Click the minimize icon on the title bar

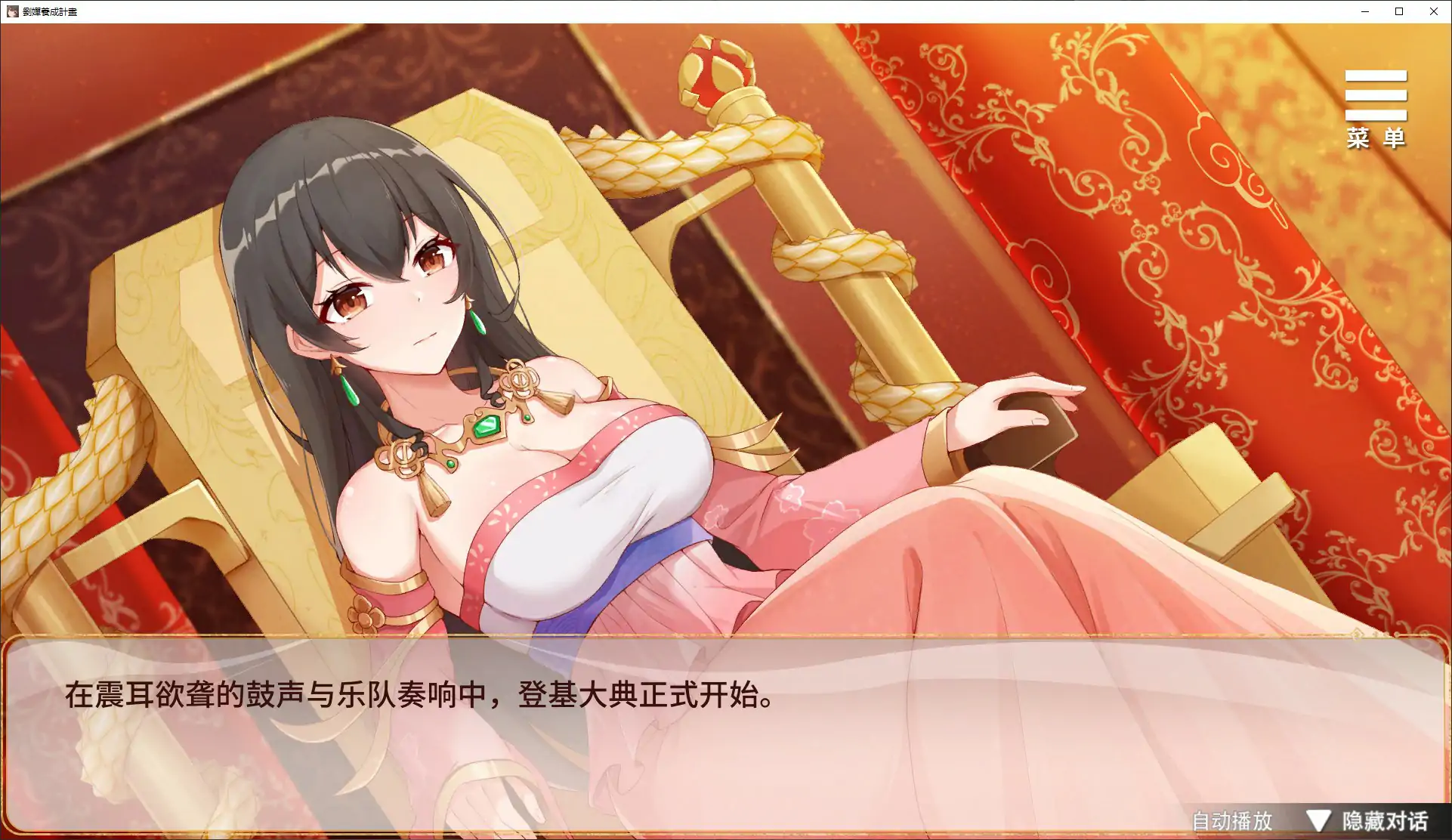pyautogui.click(x=1364, y=11)
